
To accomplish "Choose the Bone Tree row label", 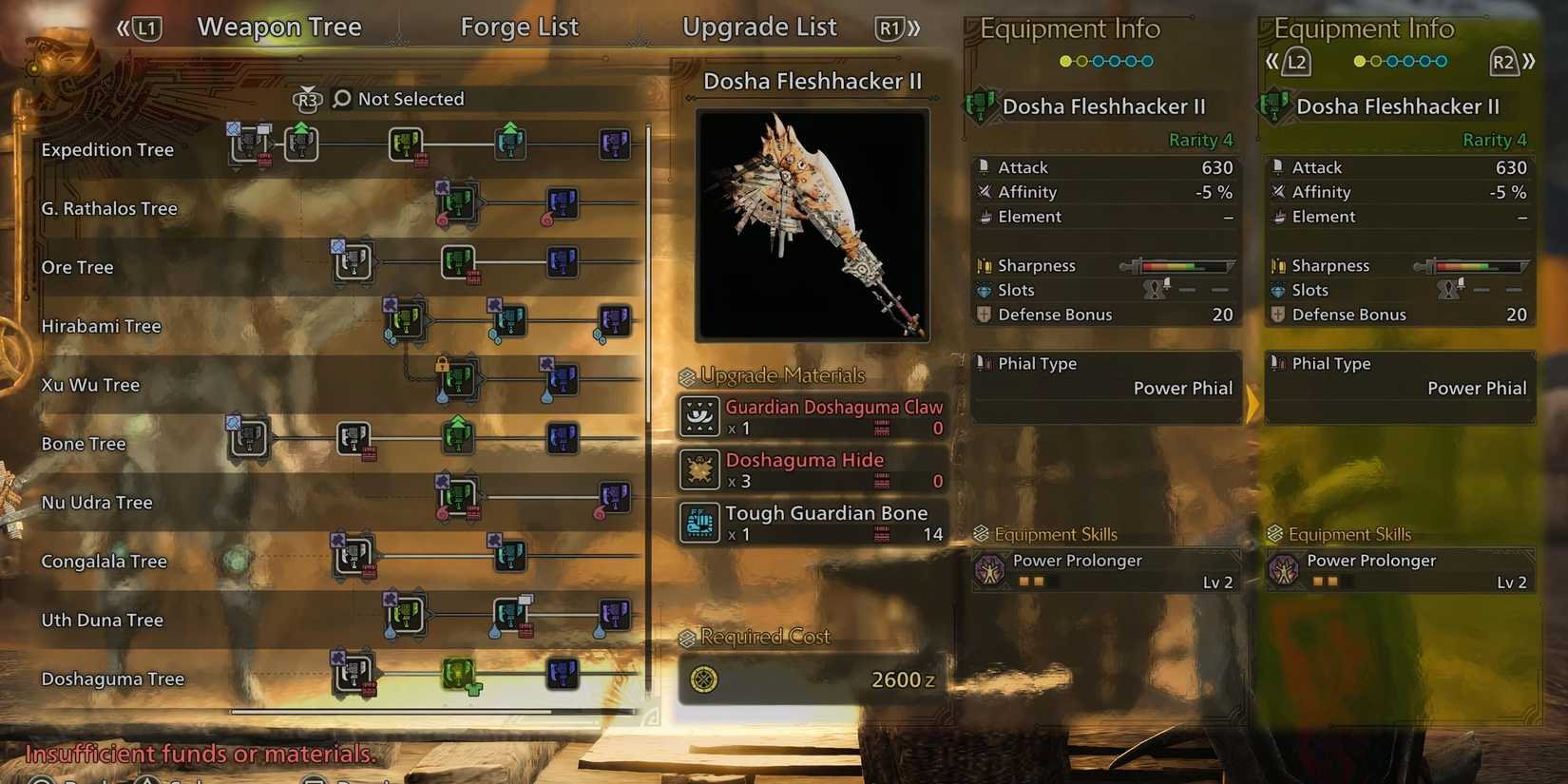I will (x=84, y=445).
